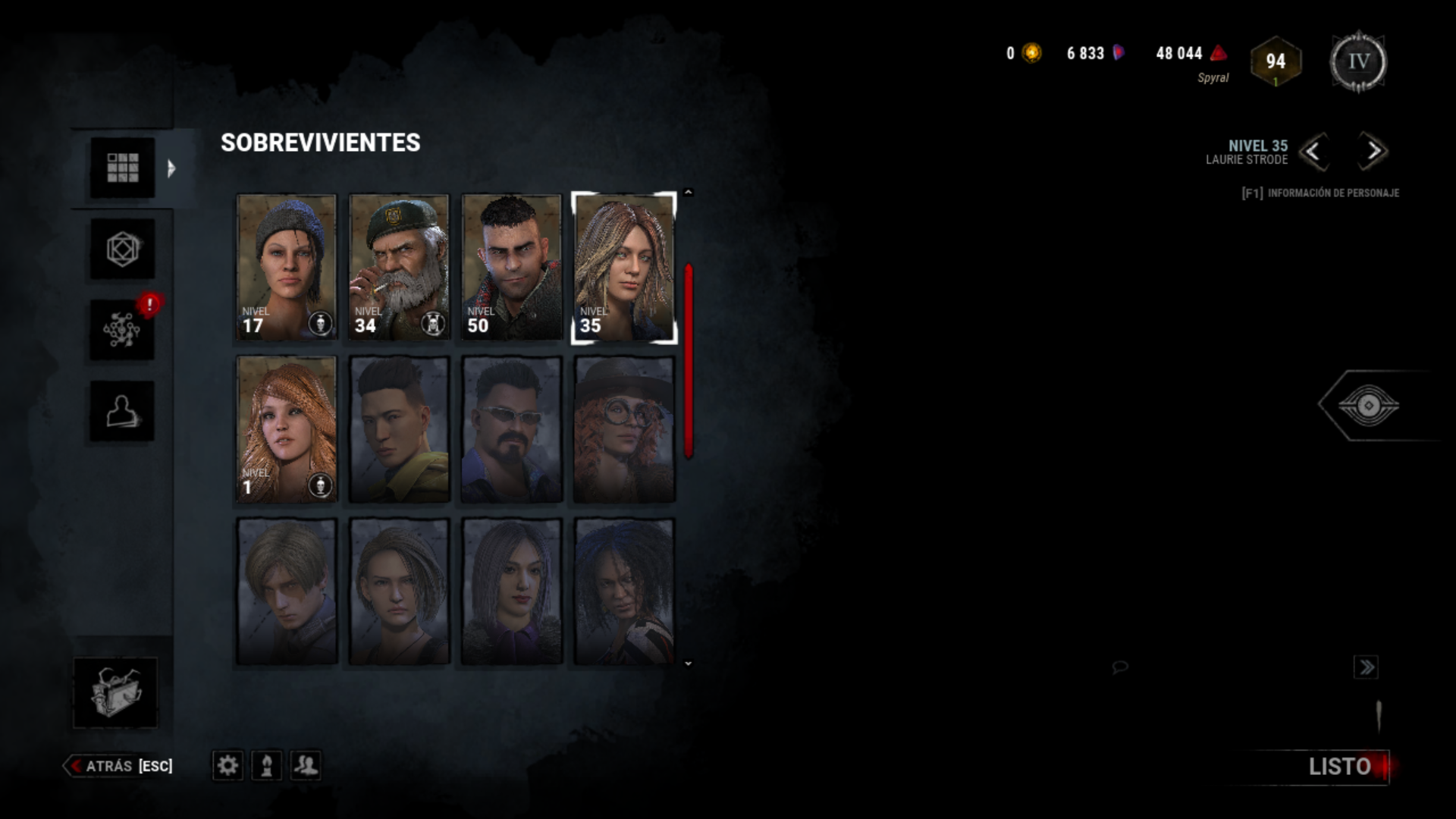This screenshot has height=819, width=1456.
Task: Click the chess pawn game mode icon
Action: pos(266,766)
